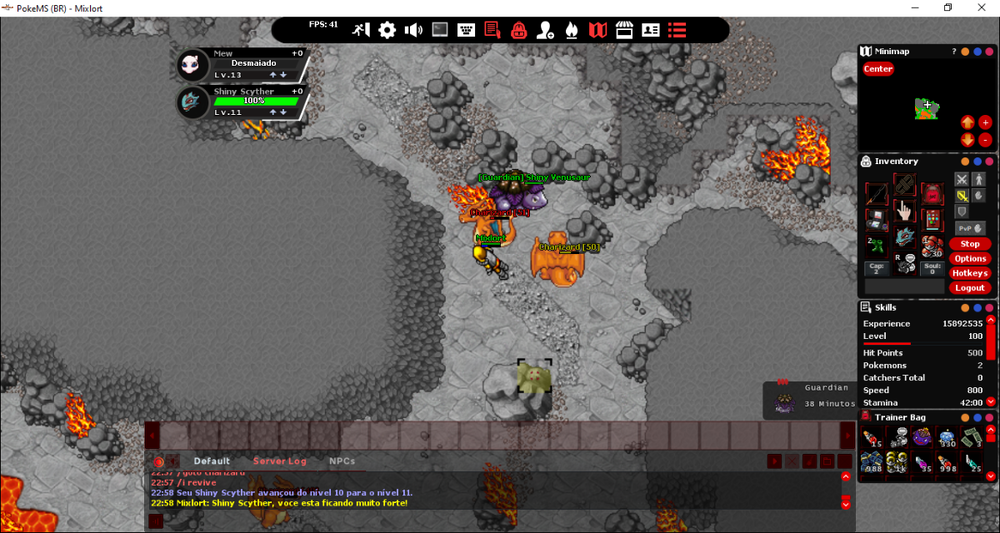Maximize the PokeMS game window
This screenshot has height=533, width=1000.
948,7
